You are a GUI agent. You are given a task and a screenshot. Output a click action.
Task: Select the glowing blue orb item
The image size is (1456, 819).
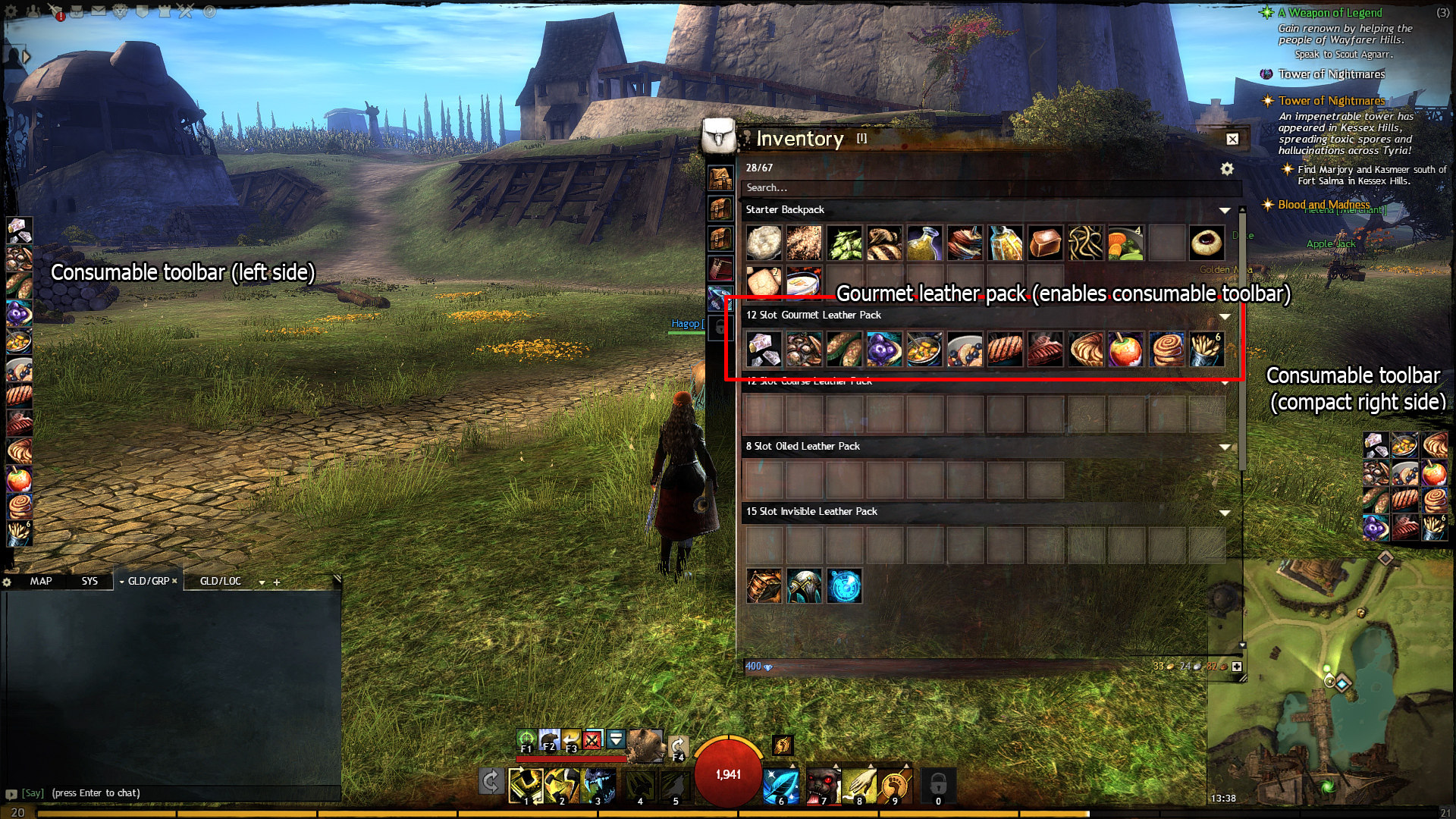tap(844, 586)
